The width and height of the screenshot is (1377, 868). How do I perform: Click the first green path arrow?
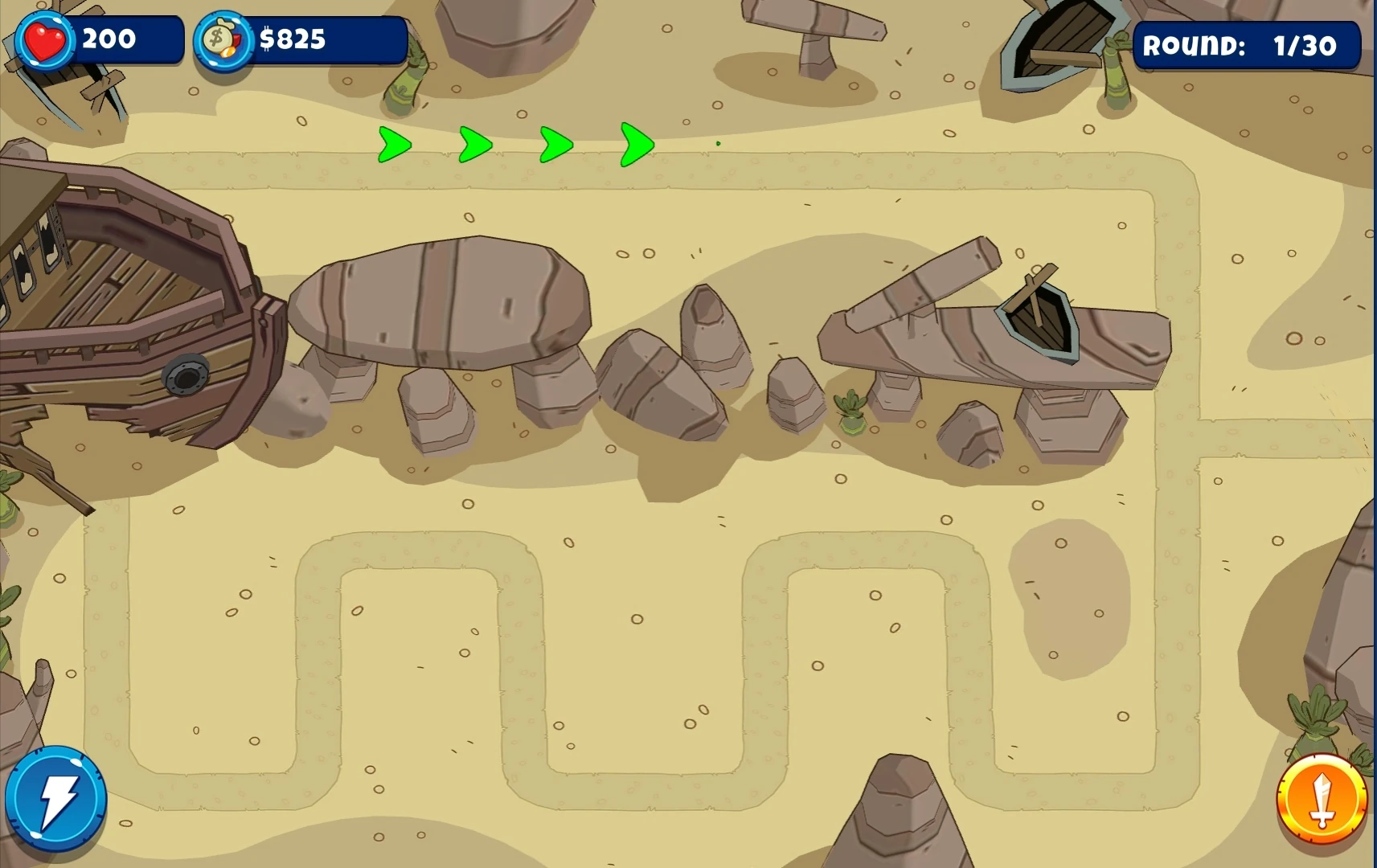click(393, 145)
